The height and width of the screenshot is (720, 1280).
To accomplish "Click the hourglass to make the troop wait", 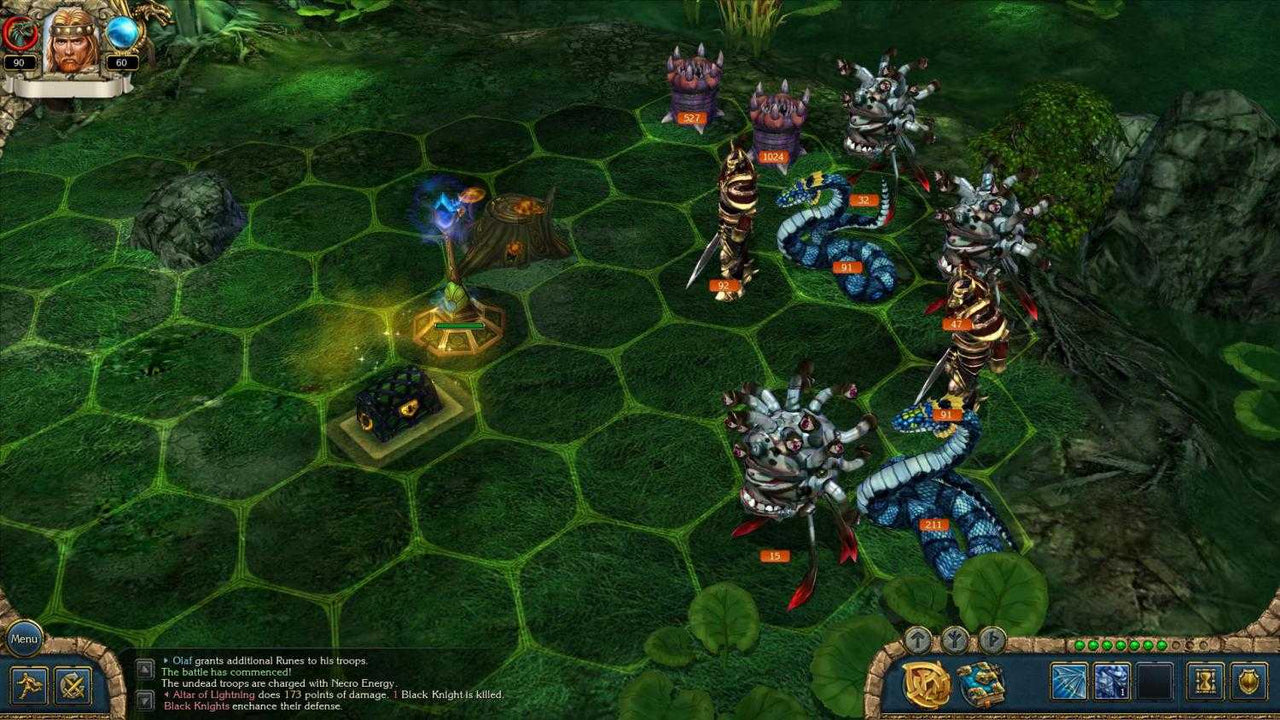I will (1204, 680).
